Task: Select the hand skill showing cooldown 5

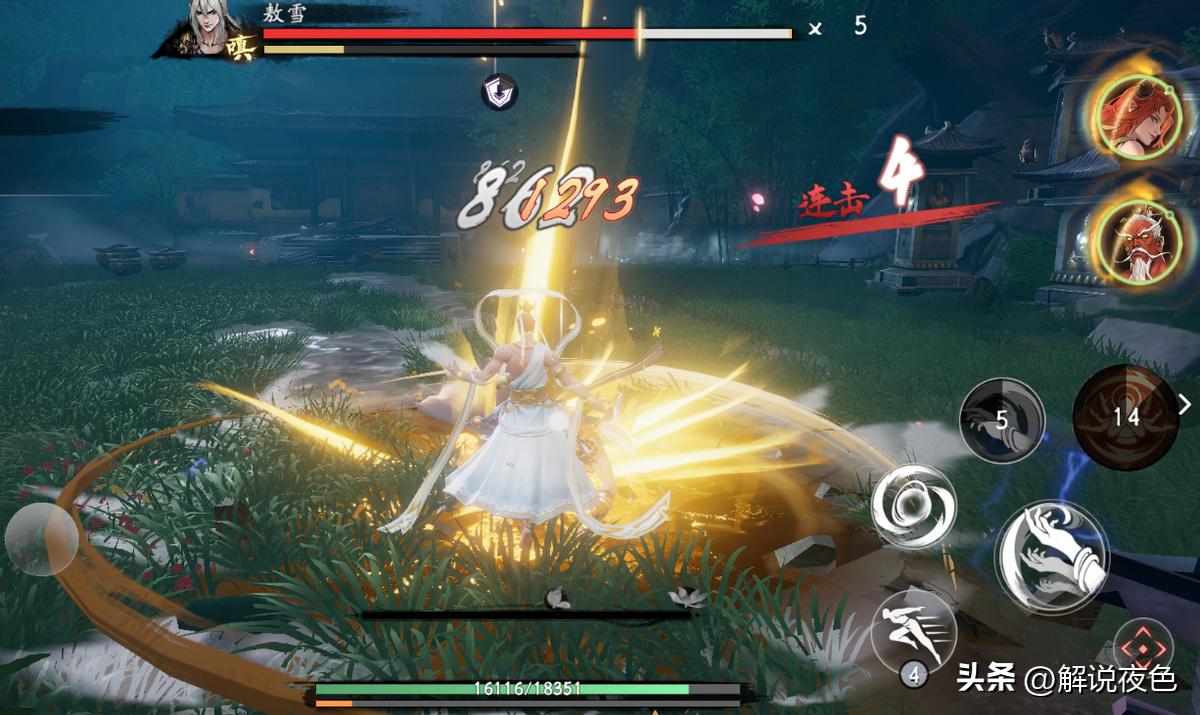Action: 1002,420
